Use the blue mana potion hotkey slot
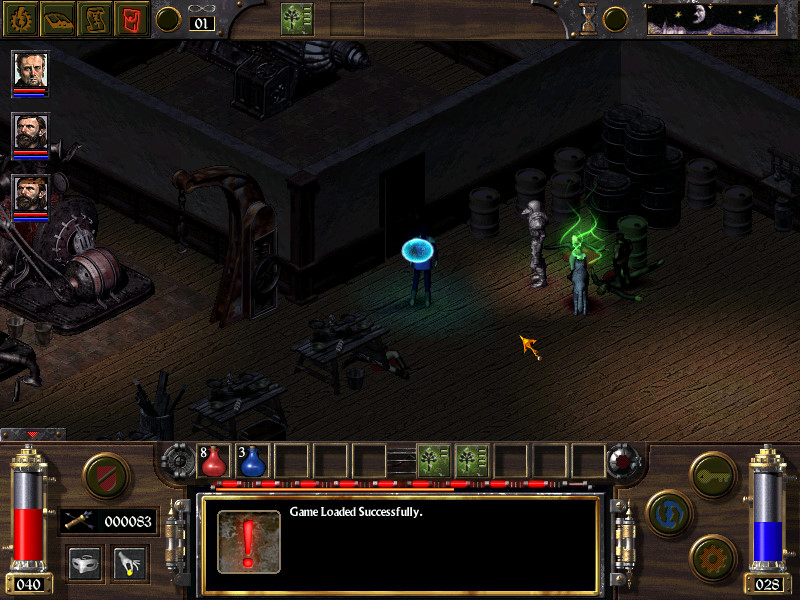Image resolution: width=800 pixels, height=600 pixels. (x=252, y=460)
